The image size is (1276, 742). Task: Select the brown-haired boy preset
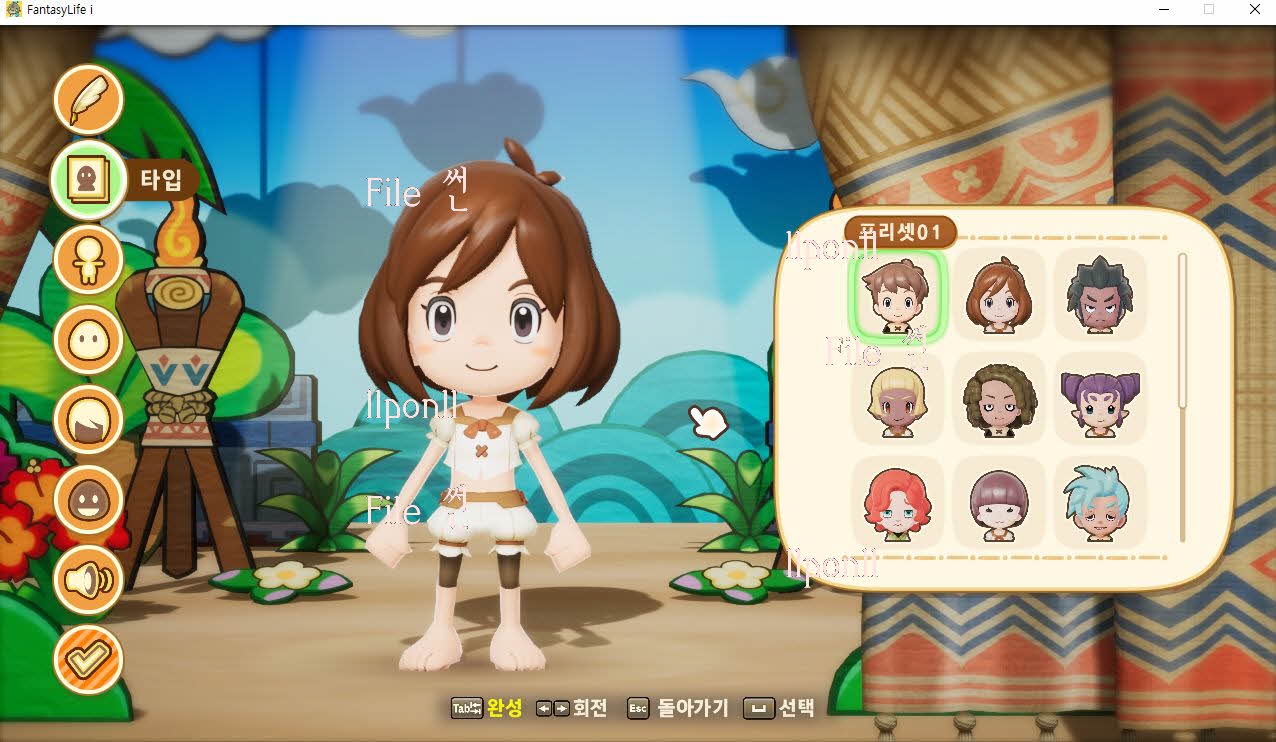click(895, 295)
